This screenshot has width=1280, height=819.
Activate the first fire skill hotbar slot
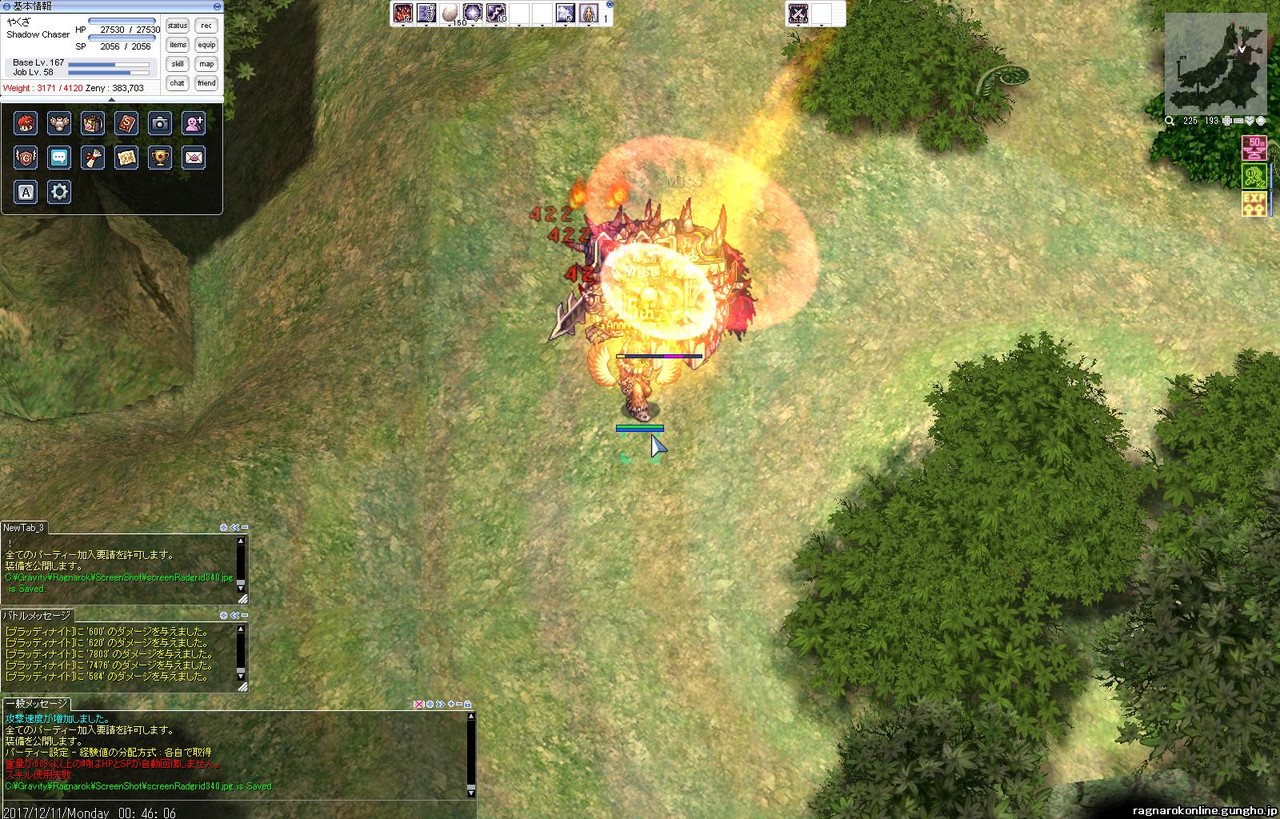[403, 13]
